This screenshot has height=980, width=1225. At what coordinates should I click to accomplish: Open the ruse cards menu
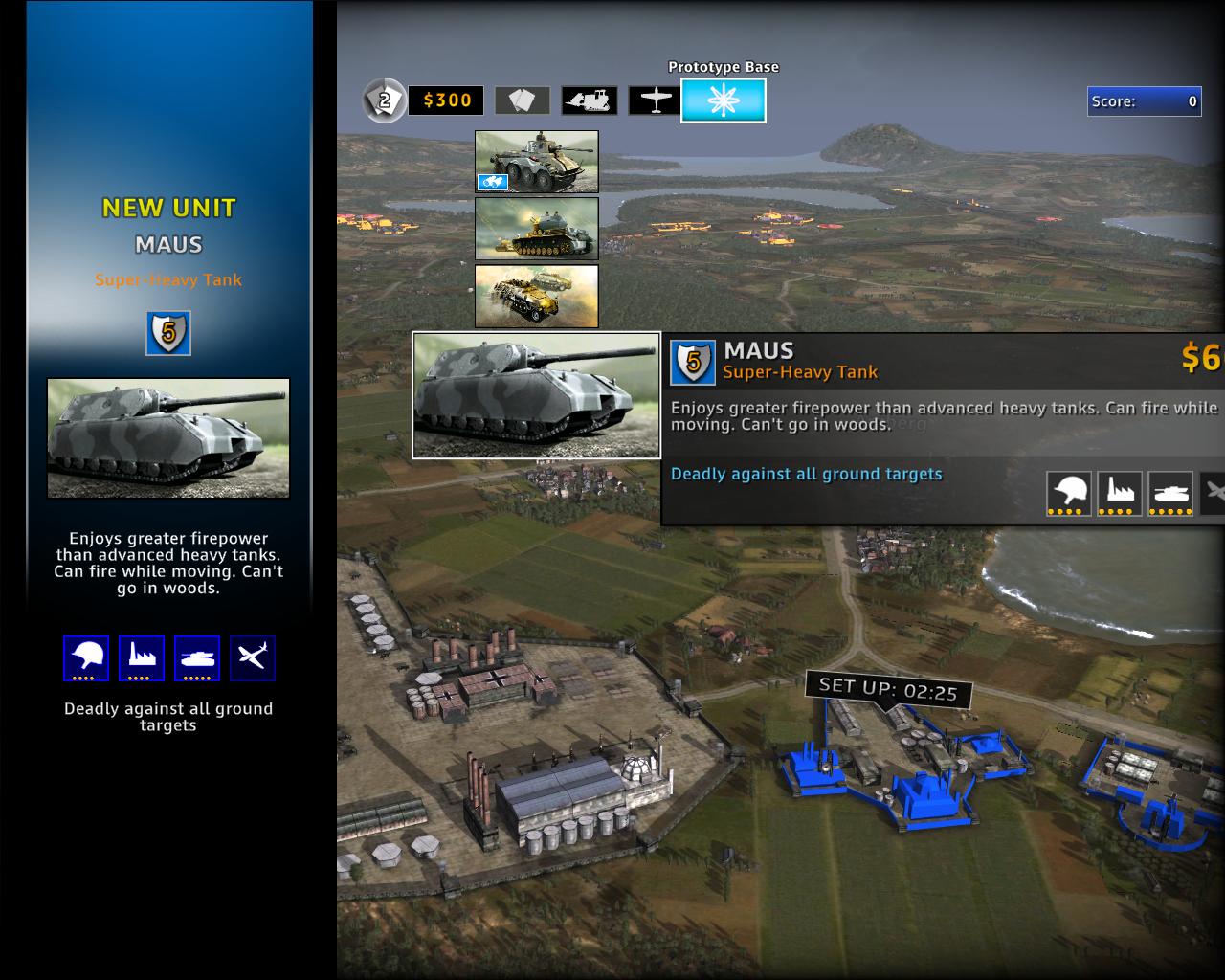coord(522,100)
